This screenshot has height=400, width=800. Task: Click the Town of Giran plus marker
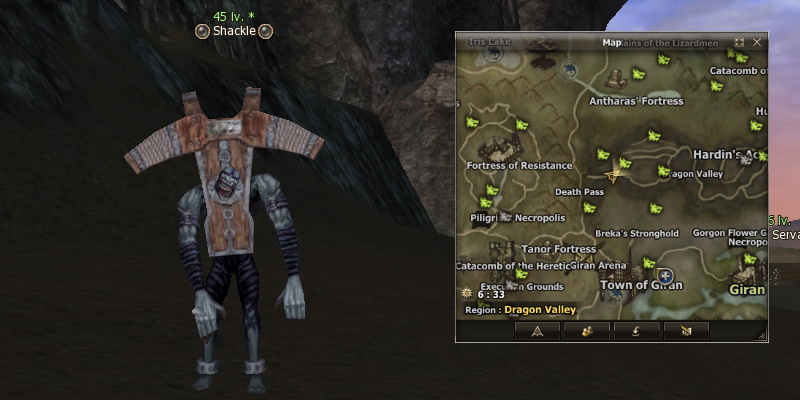(x=666, y=275)
